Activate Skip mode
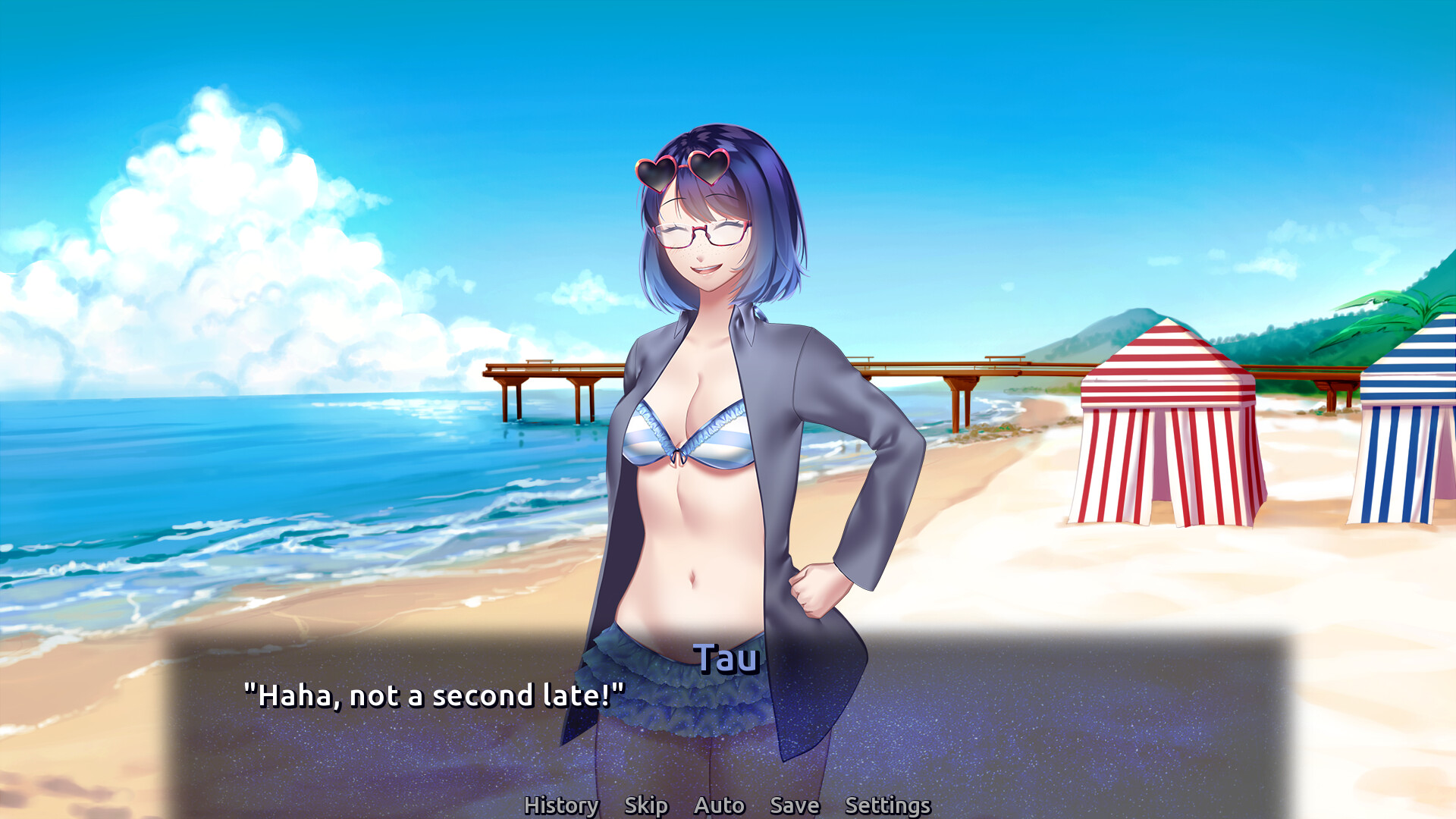 pyautogui.click(x=646, y=805)
